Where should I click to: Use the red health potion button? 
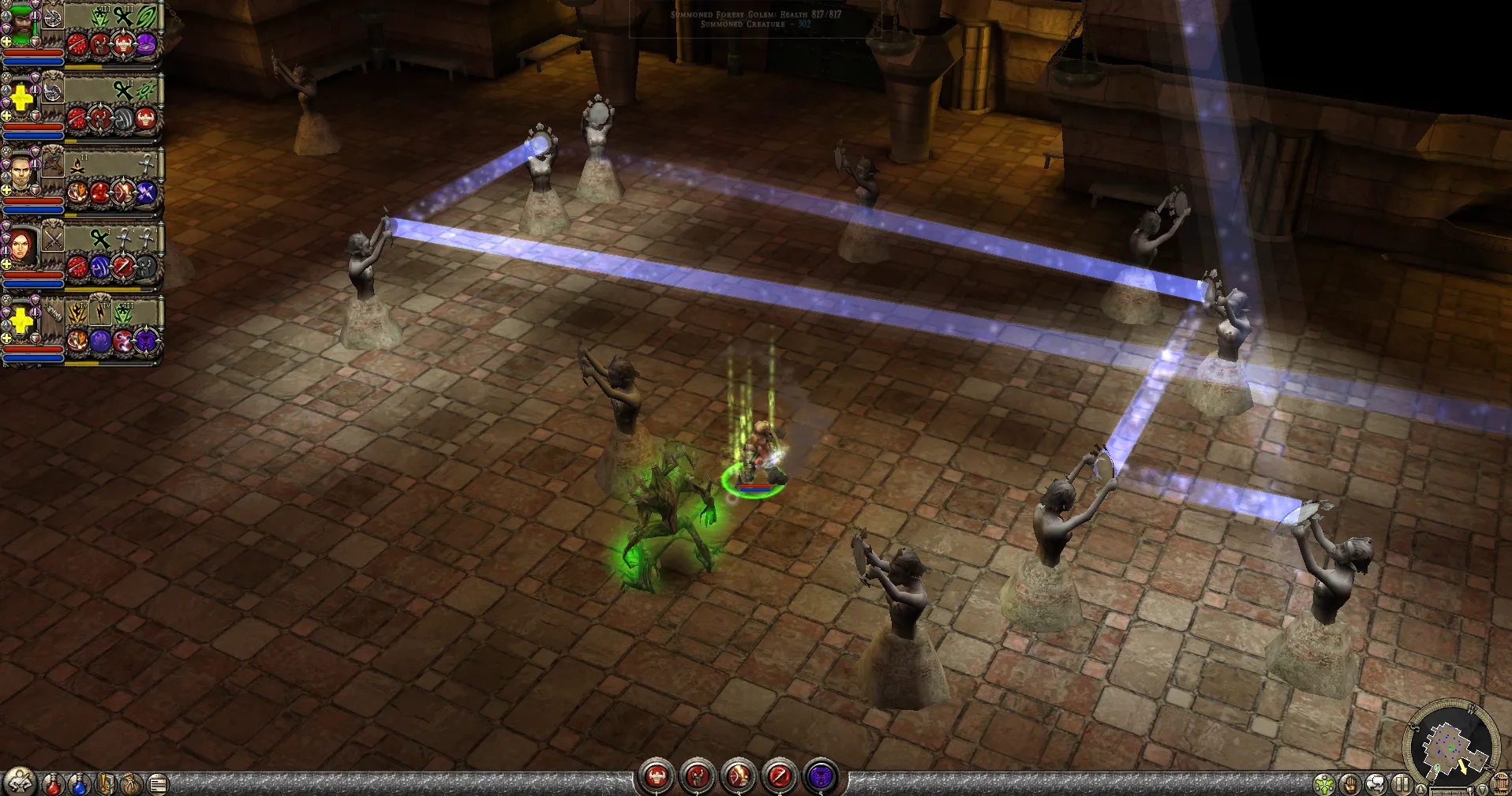click(53, 784)
